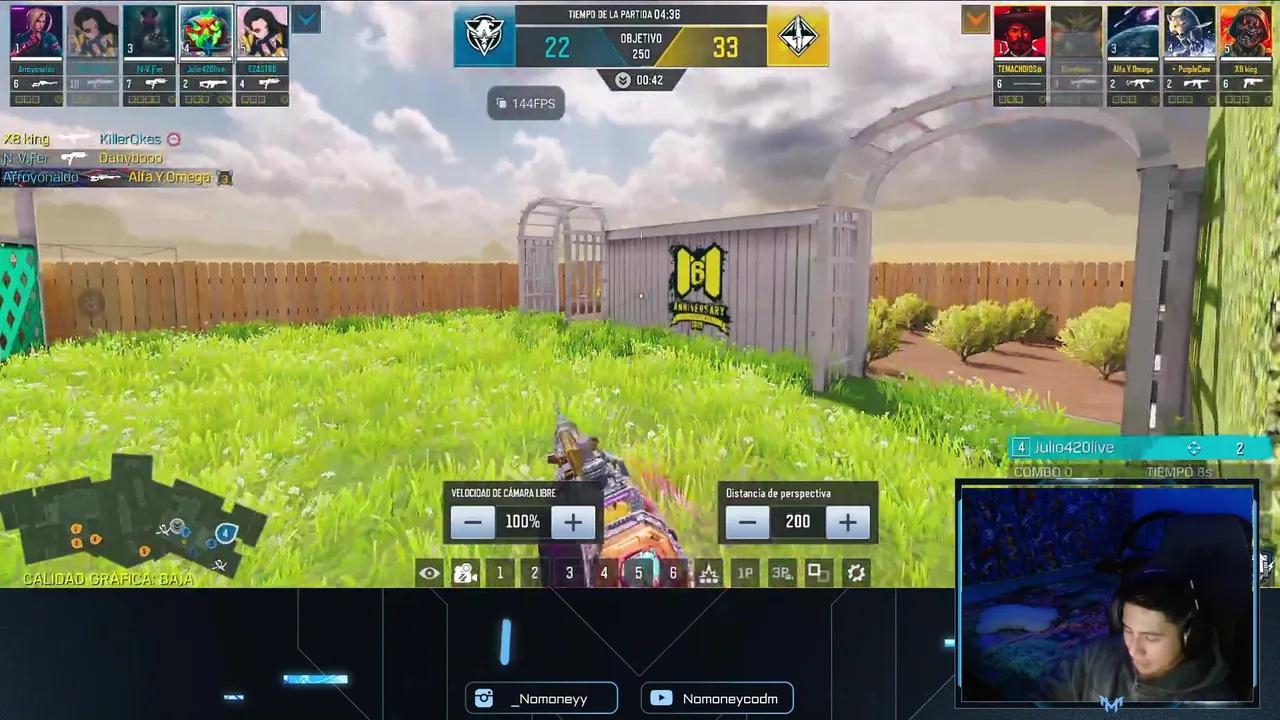Select spectate slot 1 in the toolbar
1280x720 pixels.
click(x=499, y=572)
